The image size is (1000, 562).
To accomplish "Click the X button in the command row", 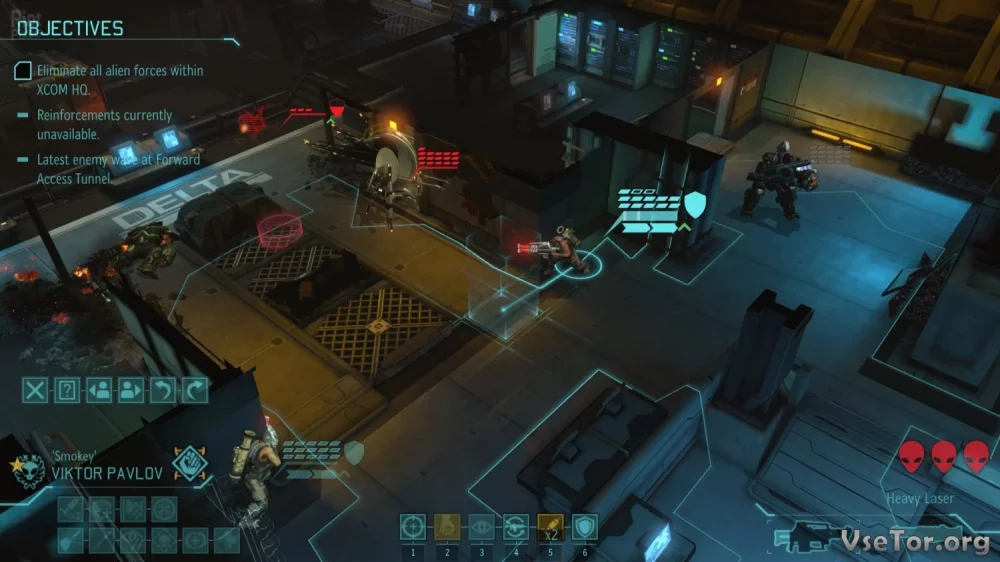I will click(x=35, y=390).
